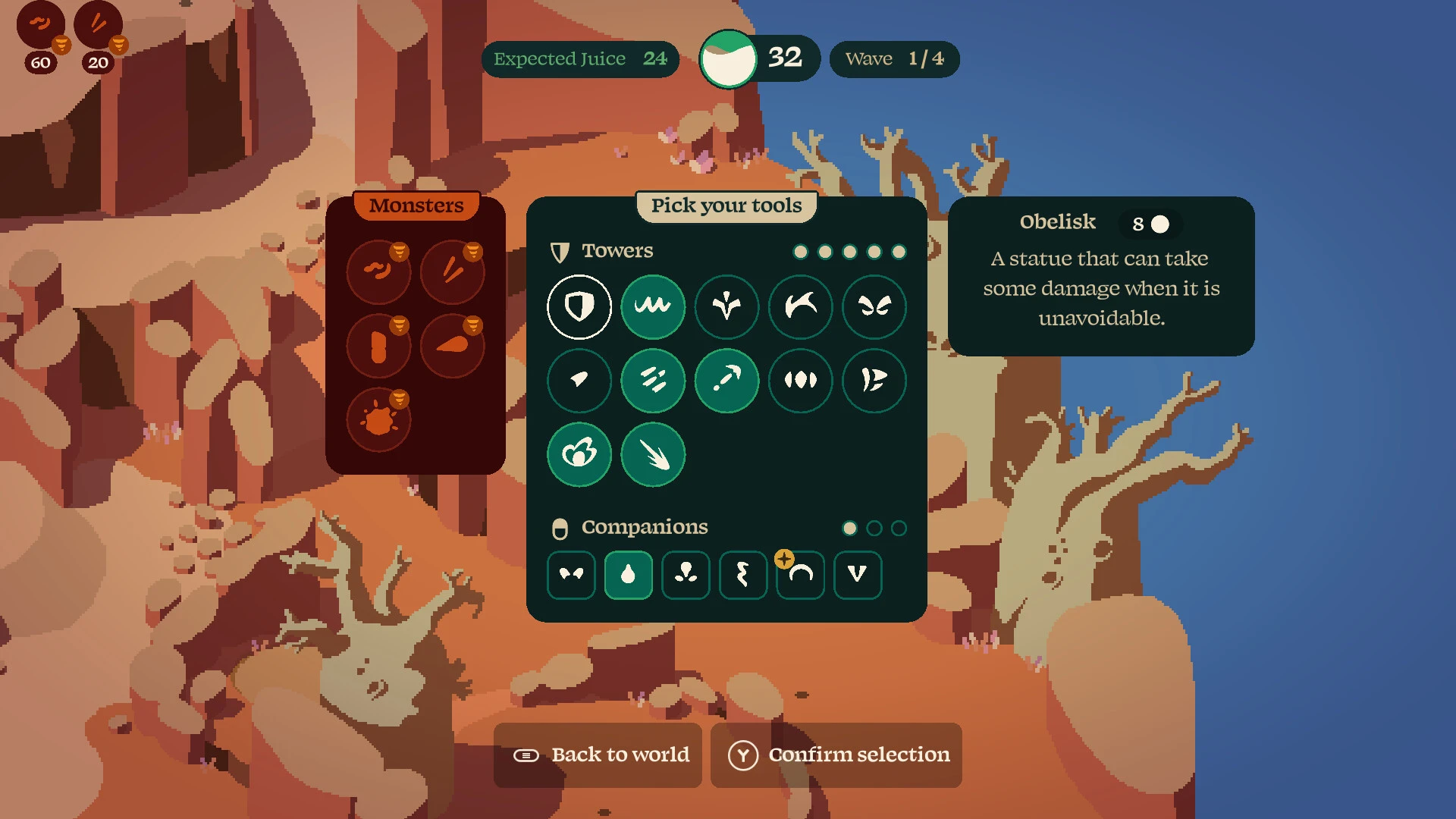Select the Obelisk shield tower
1456x819 pixels.
coord(579,306)
